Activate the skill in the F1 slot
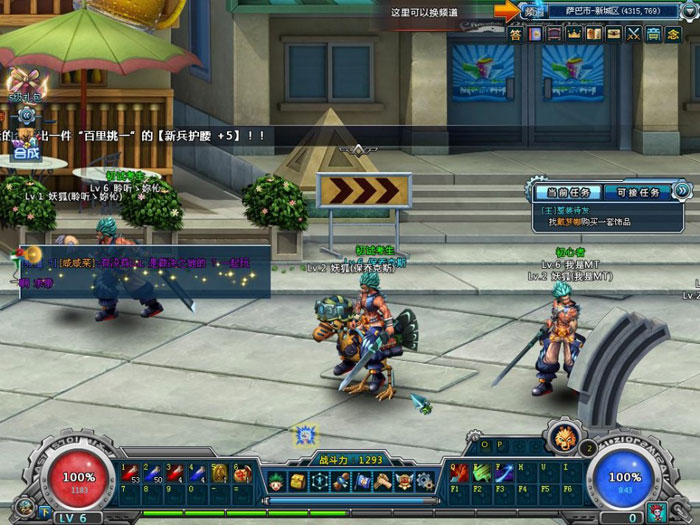 (458, 473)
